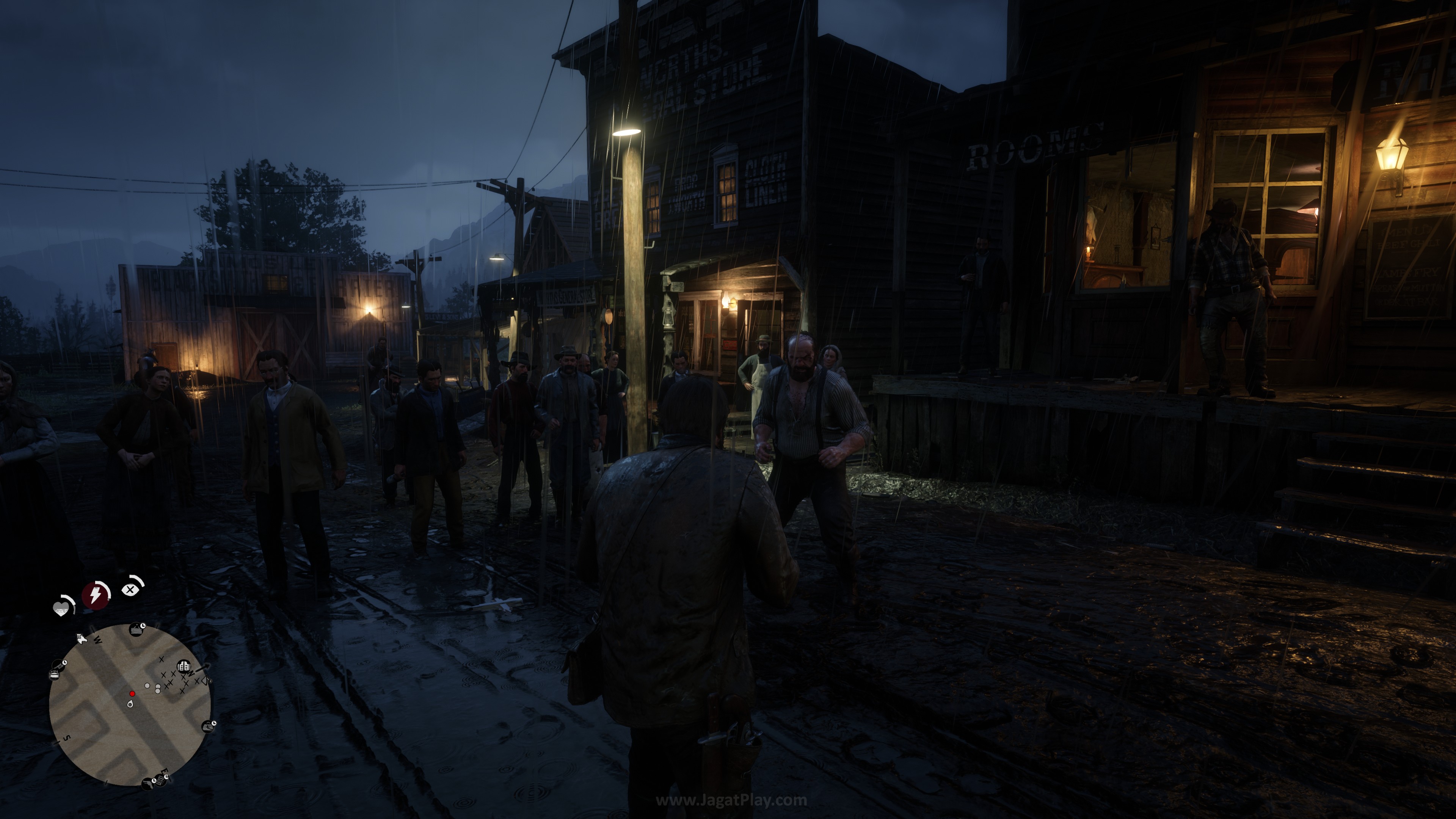Click the red enemy dot on minimap

132,693
